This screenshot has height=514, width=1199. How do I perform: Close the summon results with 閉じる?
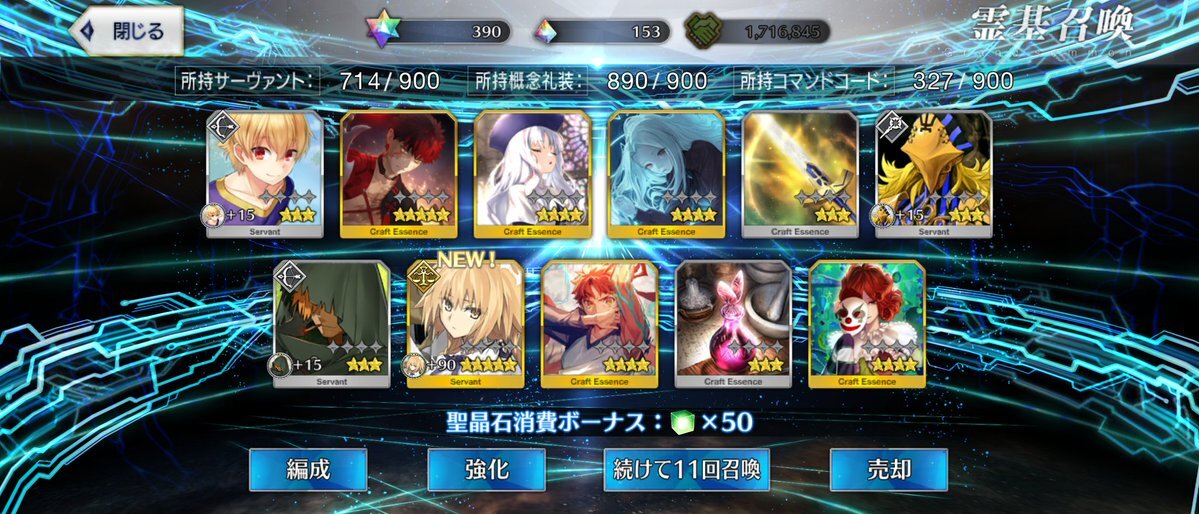[x=130, y=31]
